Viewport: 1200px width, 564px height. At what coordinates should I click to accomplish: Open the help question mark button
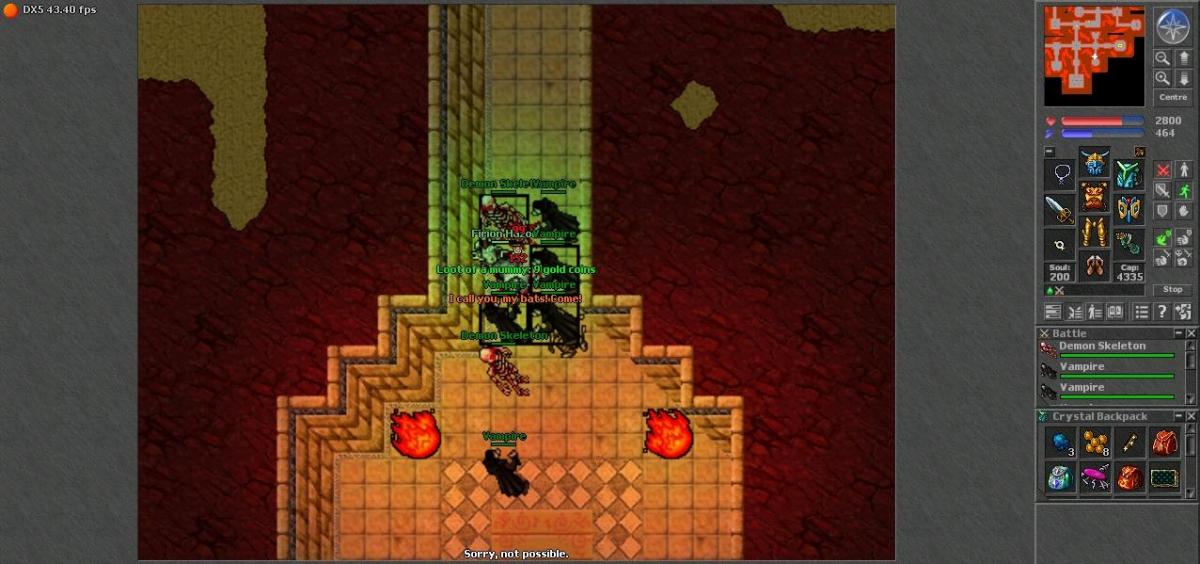[1162, 312]
